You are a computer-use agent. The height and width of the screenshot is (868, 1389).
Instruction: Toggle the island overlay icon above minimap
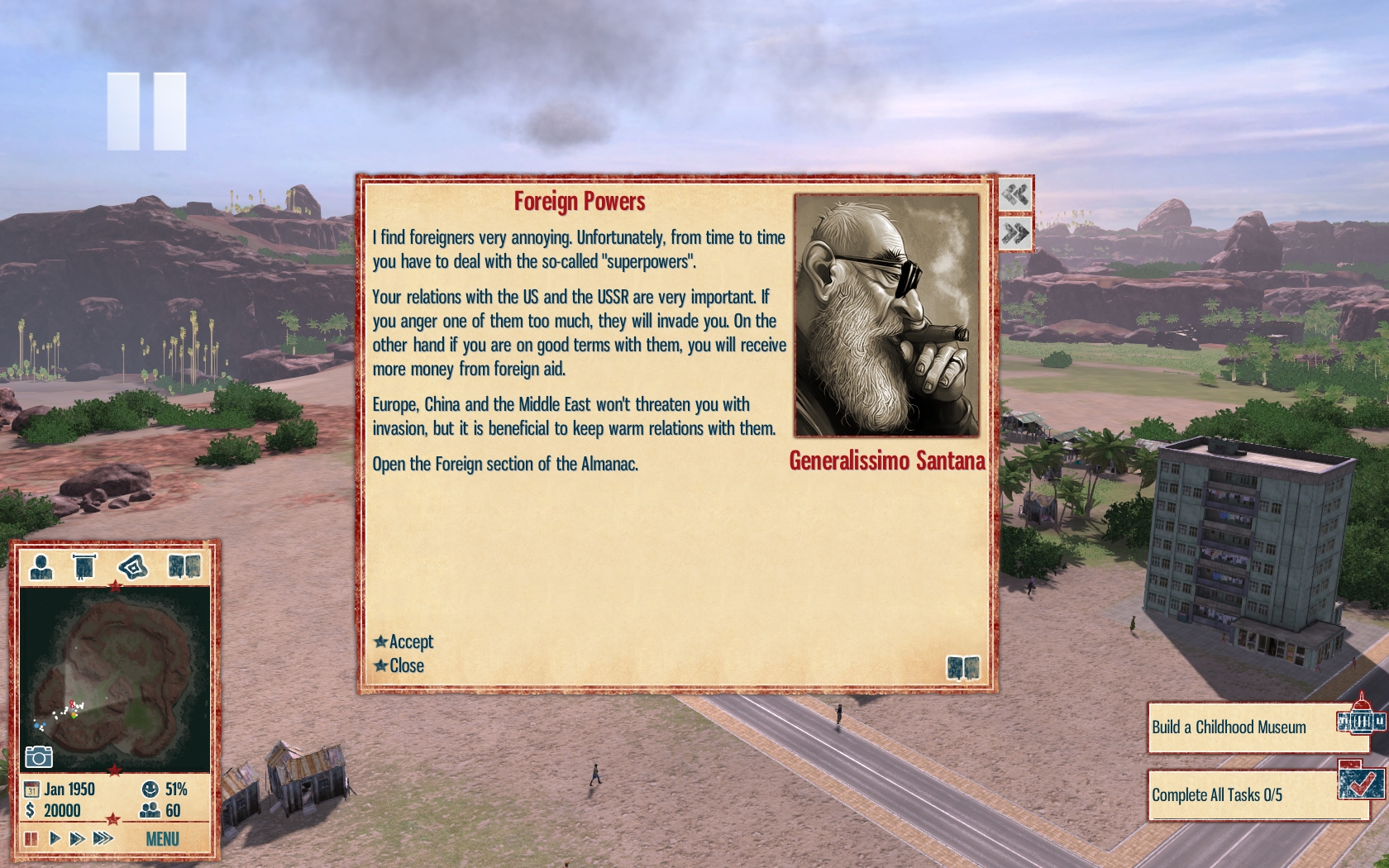[x=132, y=567]
